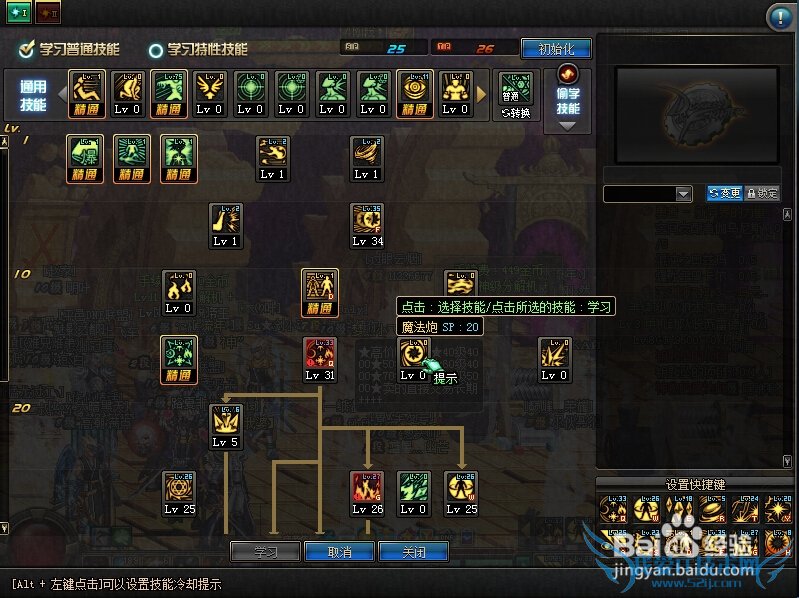This screenshot has width=799, height=598.
Task: Select the 魔法炮 skill icon
Action: (412, 354)
